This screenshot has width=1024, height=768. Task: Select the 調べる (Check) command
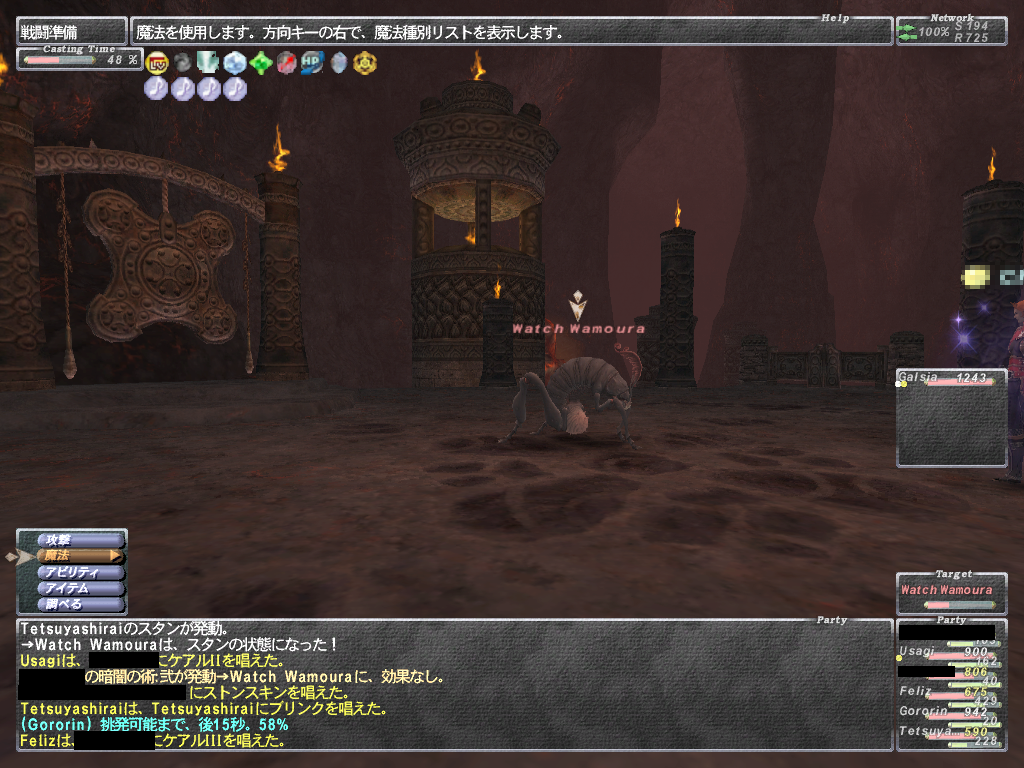coord(78,604)
